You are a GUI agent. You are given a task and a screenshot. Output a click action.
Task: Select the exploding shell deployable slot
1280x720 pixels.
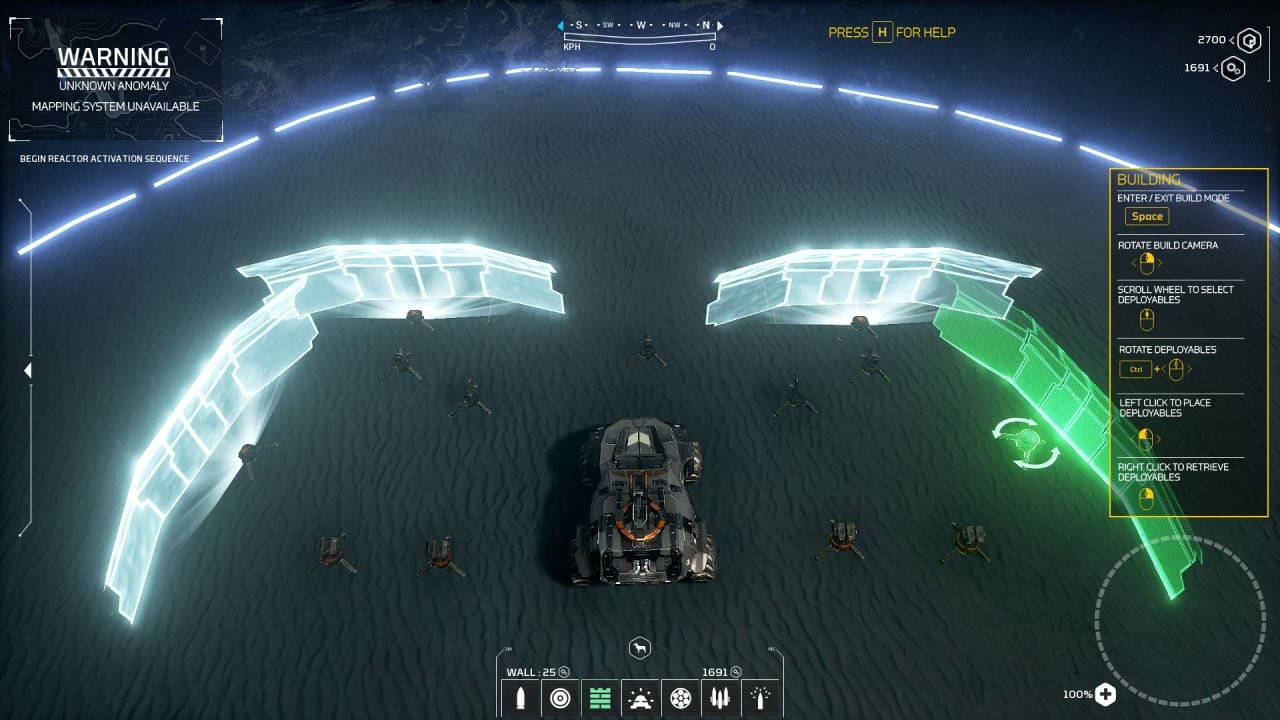click(x=760, y=698)
